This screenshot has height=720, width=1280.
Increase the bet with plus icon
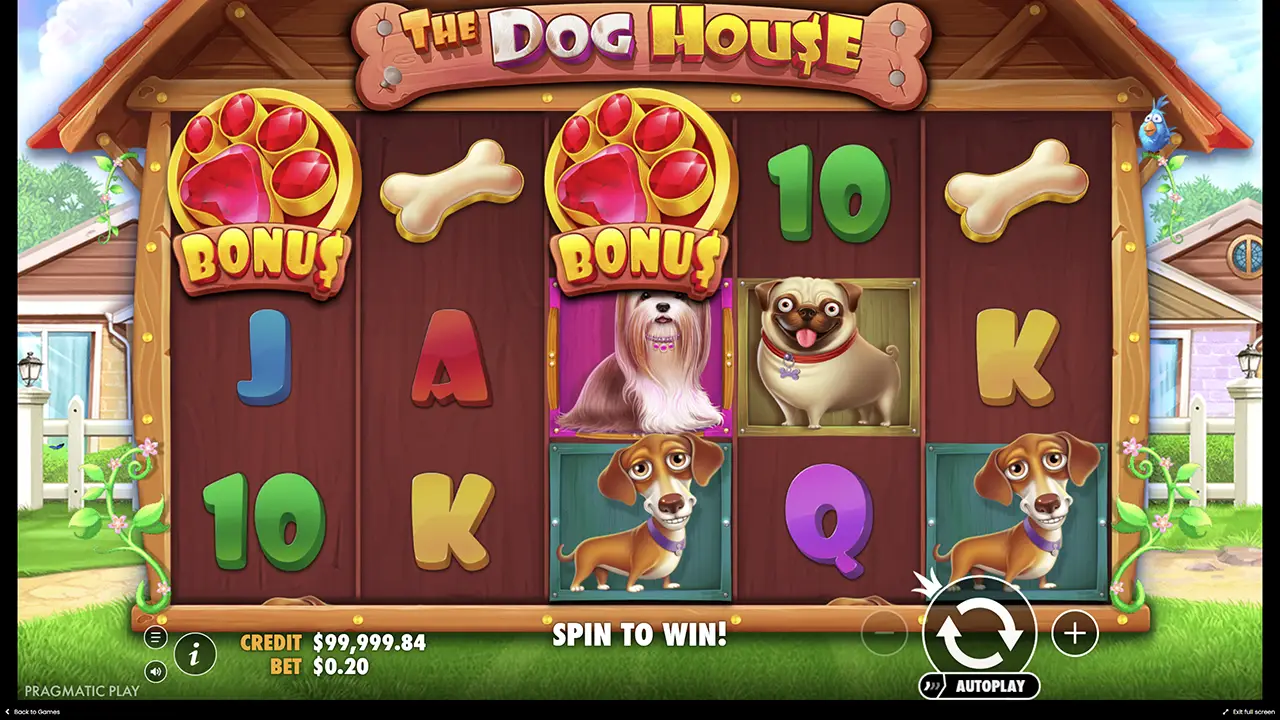(1073, 632)
